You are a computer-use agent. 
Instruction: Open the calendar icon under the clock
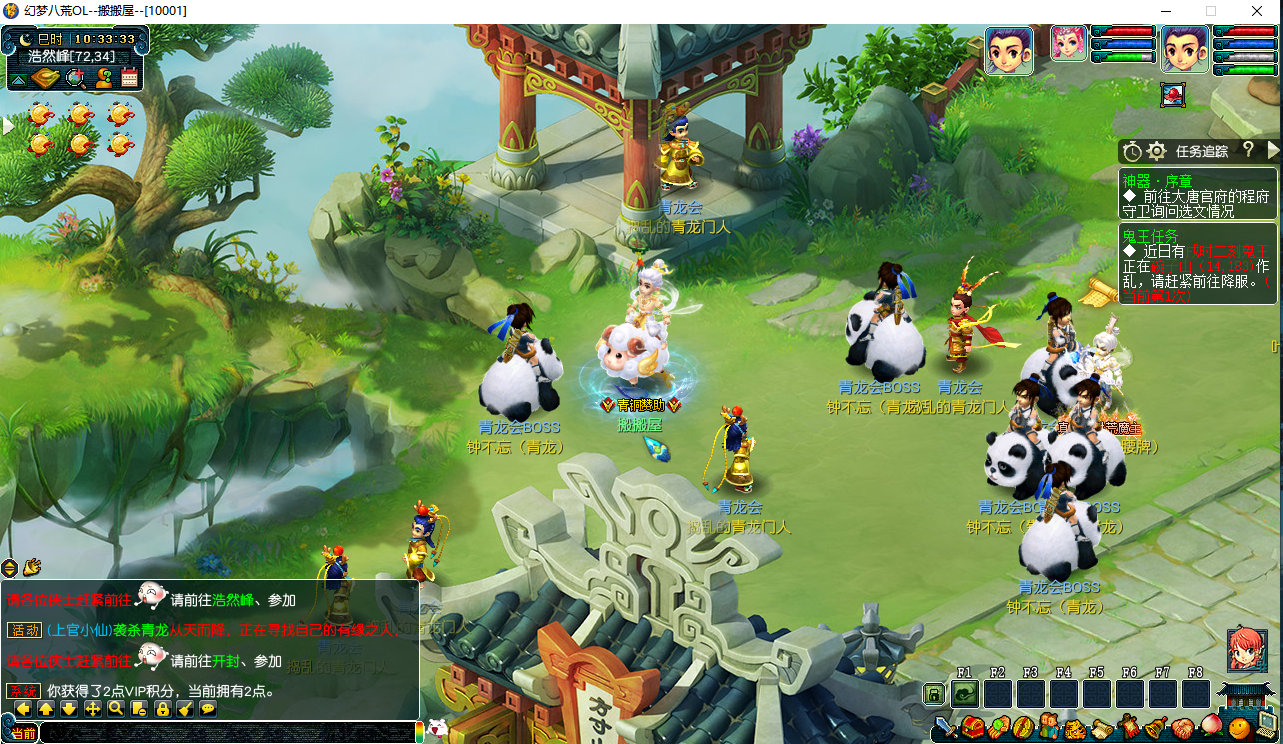[129, 78]
